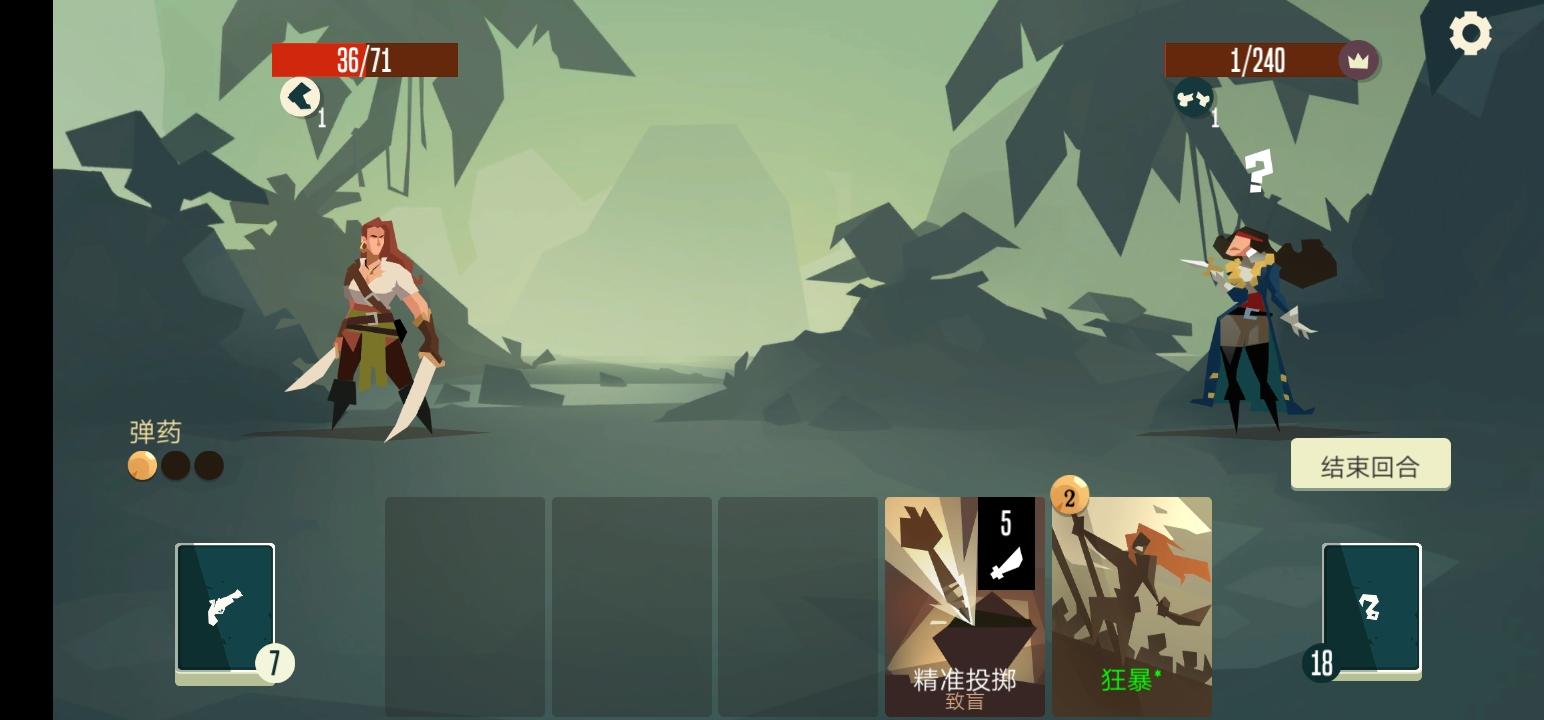
Task: Select the first filled ammo bead
Action: 141,465
